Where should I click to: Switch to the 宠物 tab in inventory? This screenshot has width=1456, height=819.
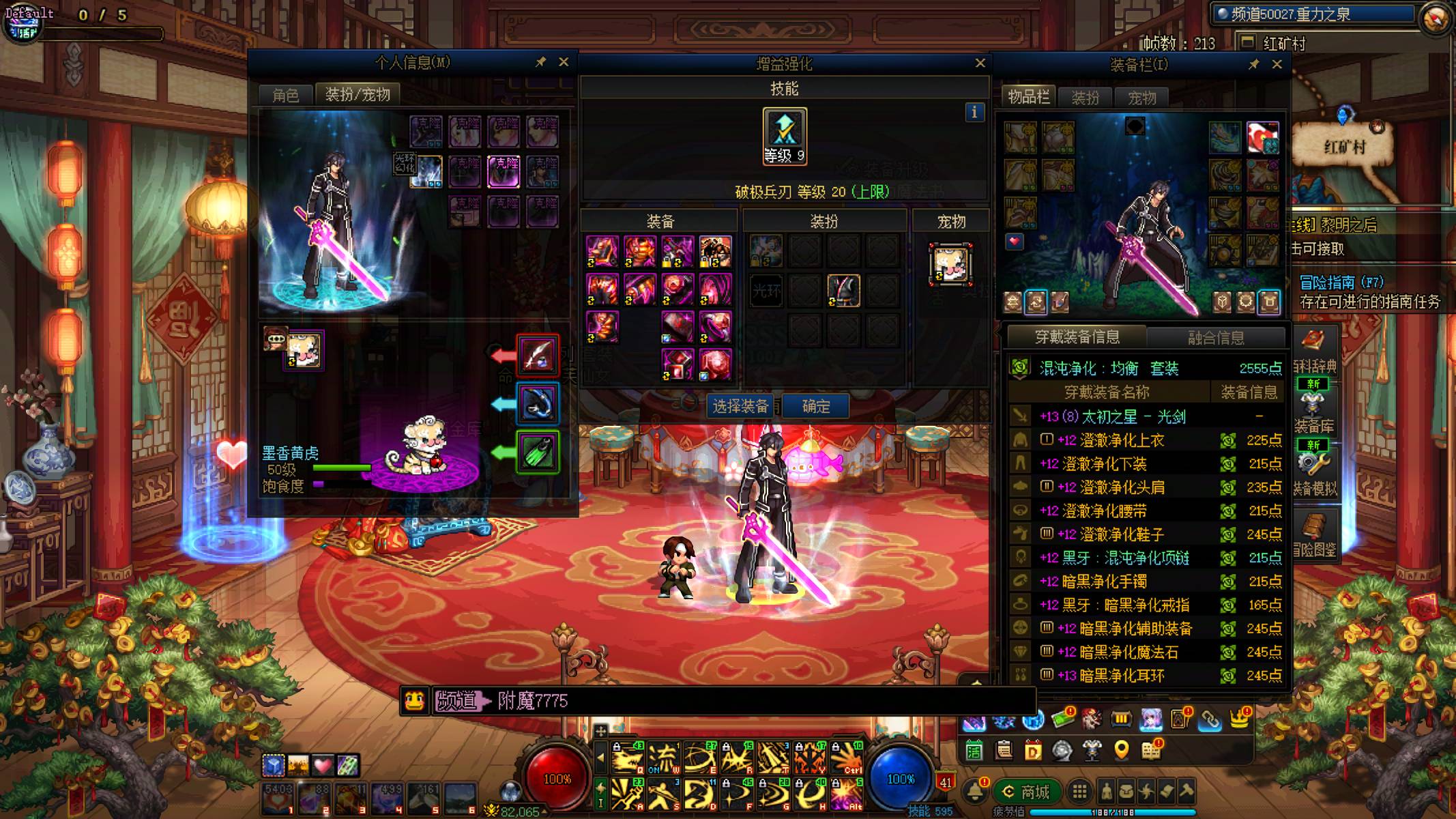tap(1141, 98)
